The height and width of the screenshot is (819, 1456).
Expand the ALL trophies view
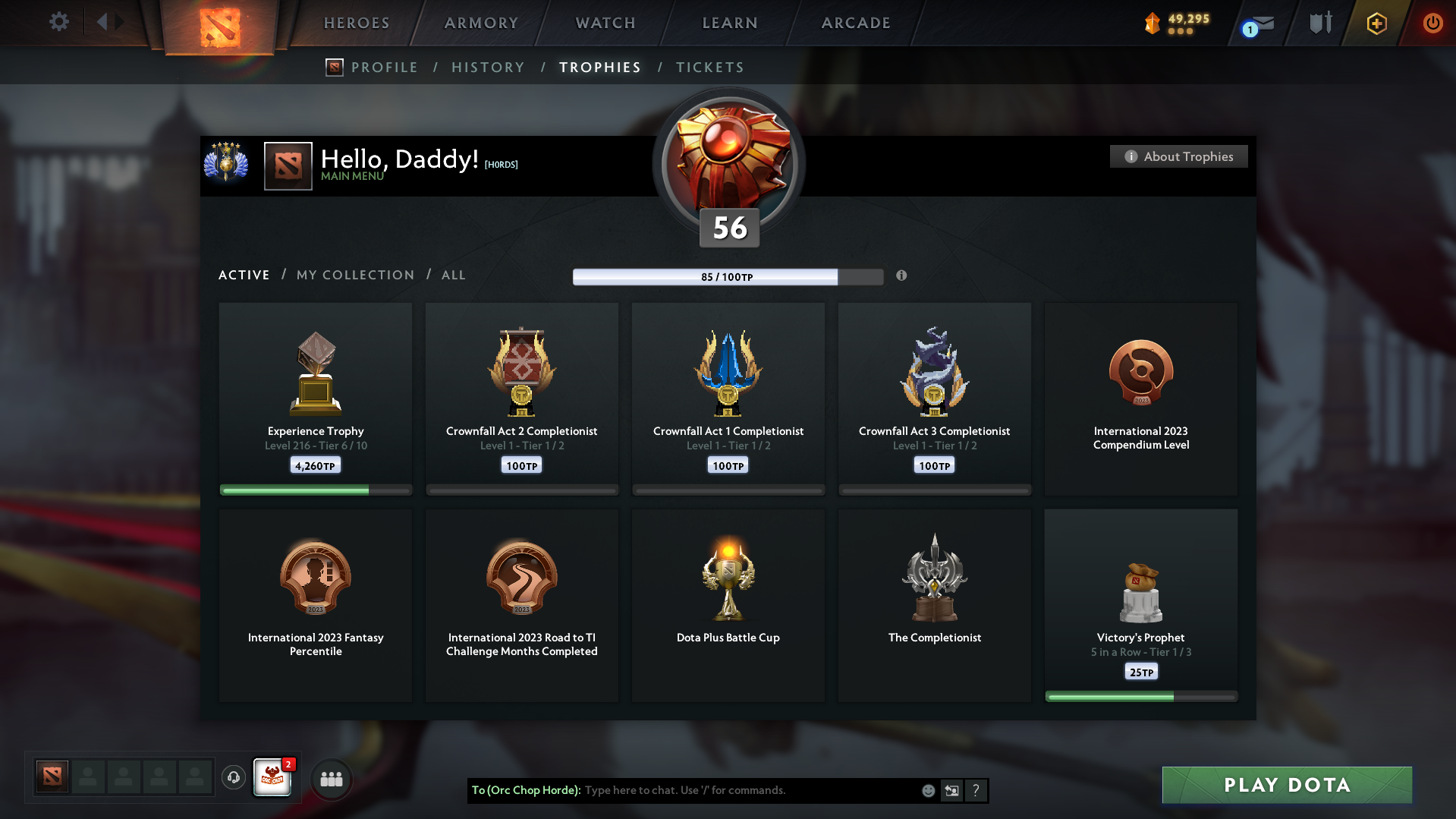[453, 275]
